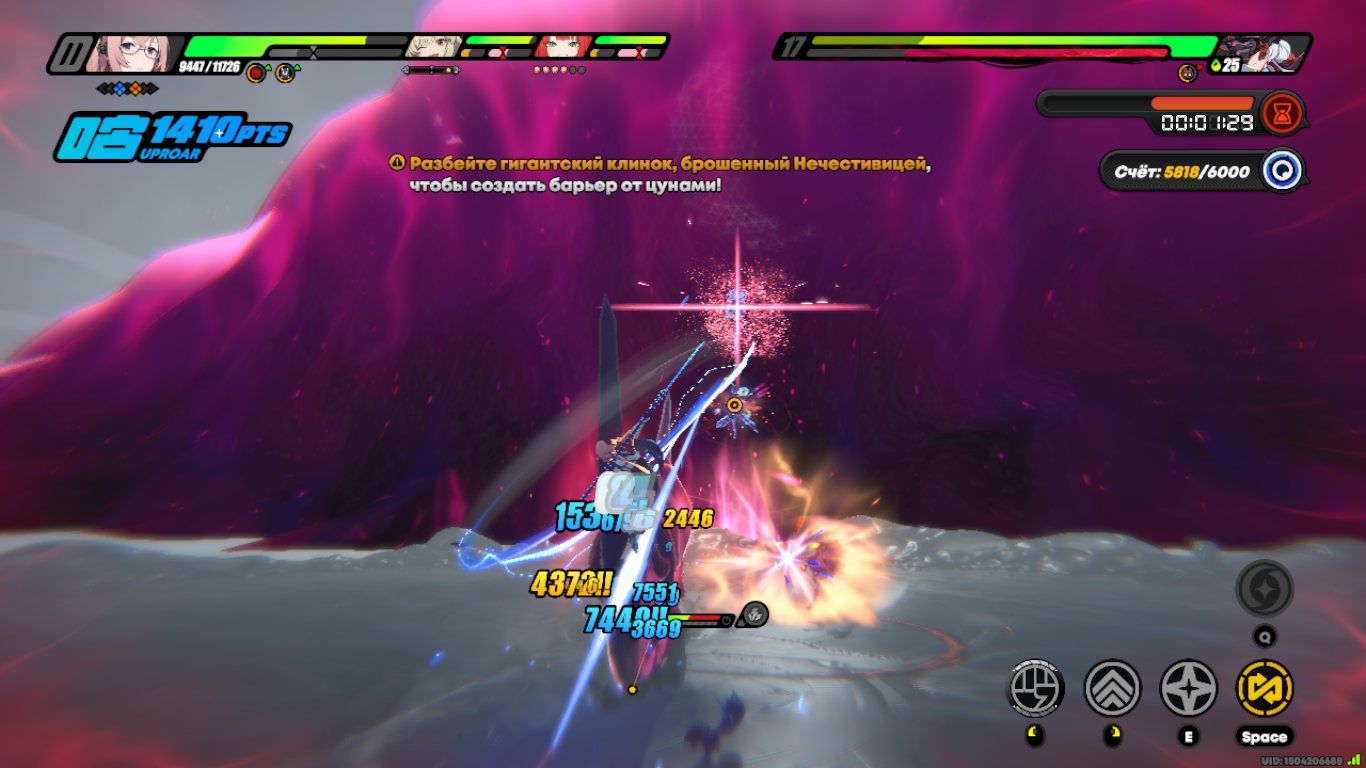Unleash the greyed-out ultimate swirl icon
Image resolution: width=1366 pixels, height=768 pixels.
[1264, 589]
